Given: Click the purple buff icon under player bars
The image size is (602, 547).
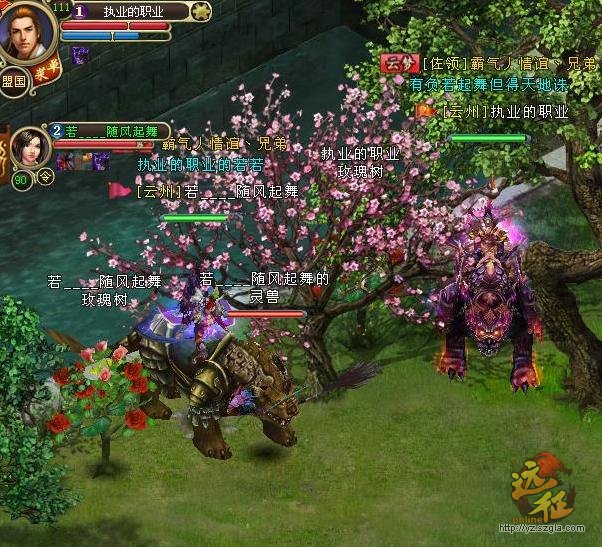Looking at the screenshot, I should point(80,54).
